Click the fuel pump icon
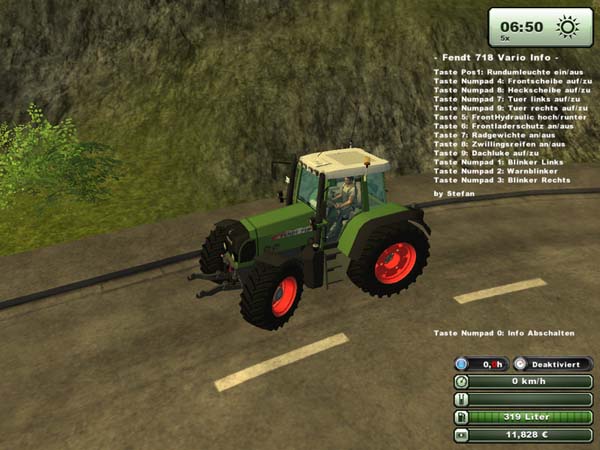This screenshot has width=600, height=450. coord(462,417)
